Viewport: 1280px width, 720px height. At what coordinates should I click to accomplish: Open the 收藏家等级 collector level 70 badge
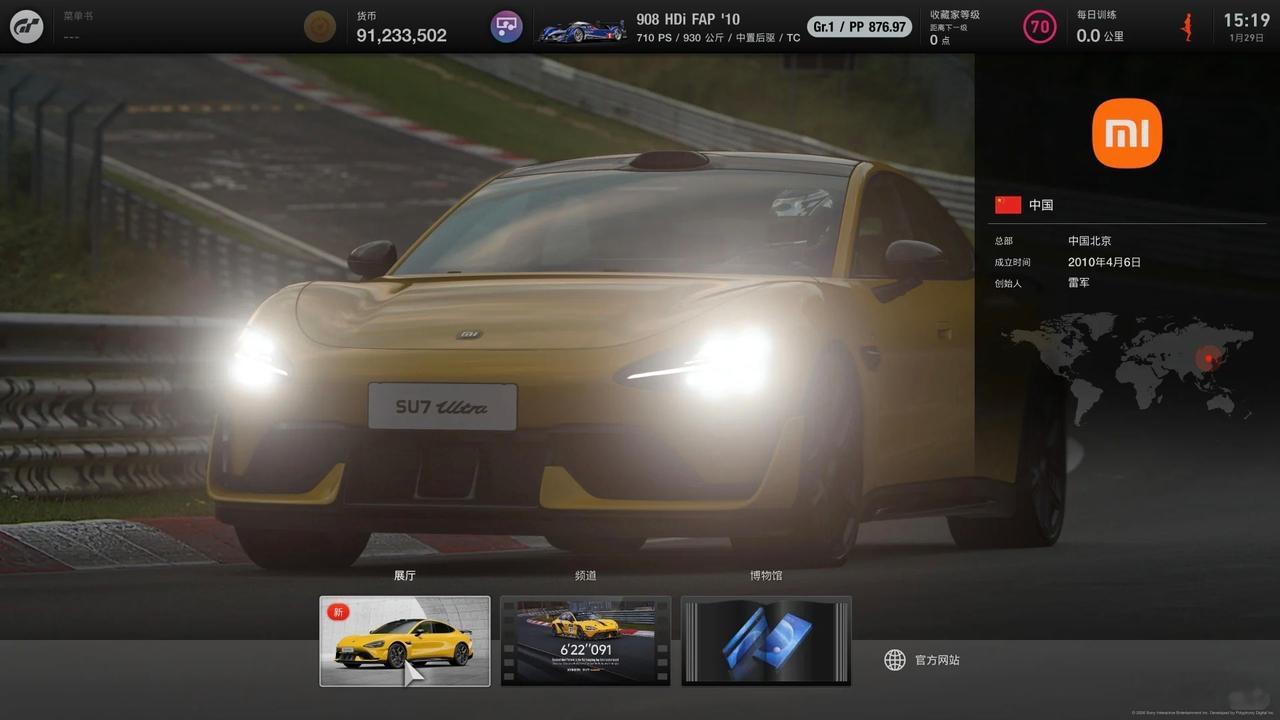[x=1040, y=27]
